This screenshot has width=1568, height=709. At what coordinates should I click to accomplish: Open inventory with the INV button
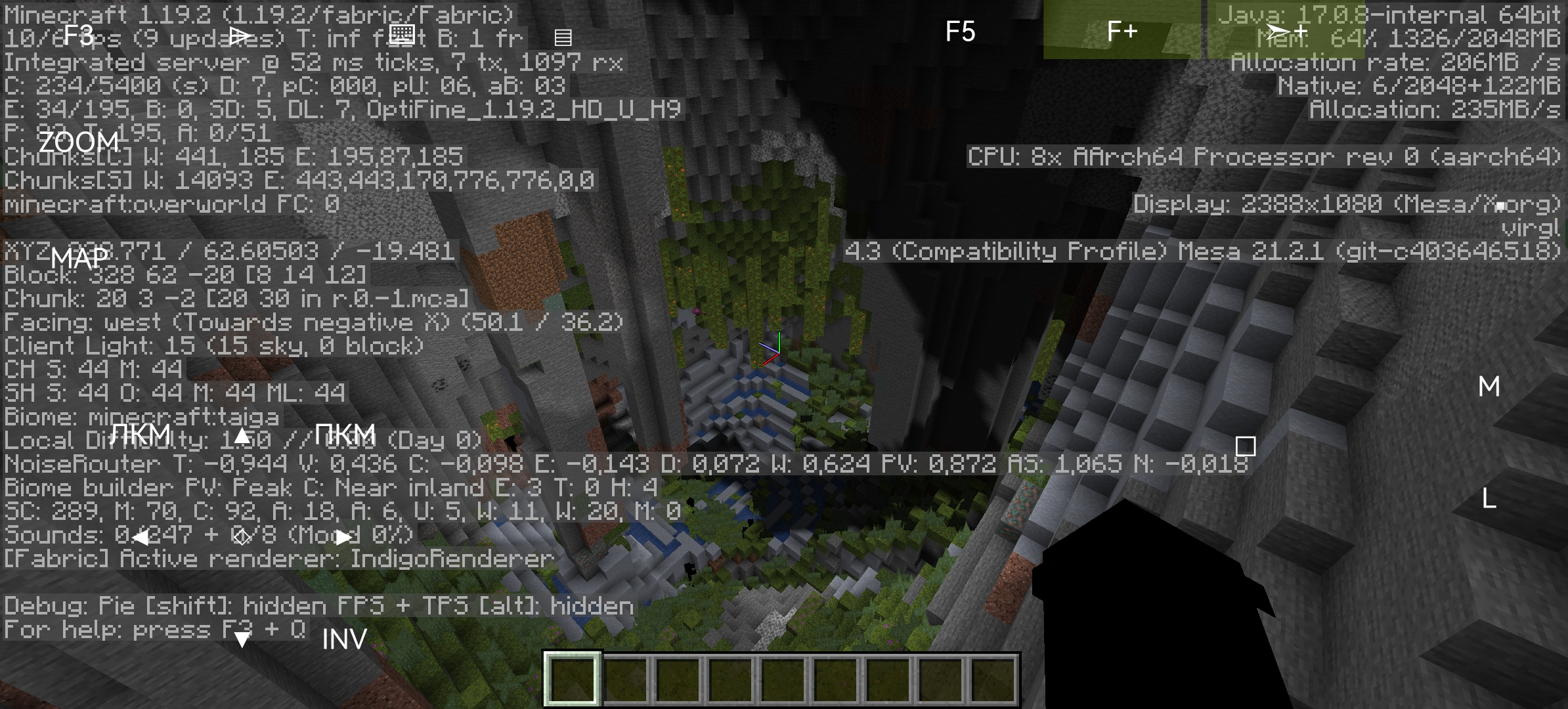coord(344,638)
